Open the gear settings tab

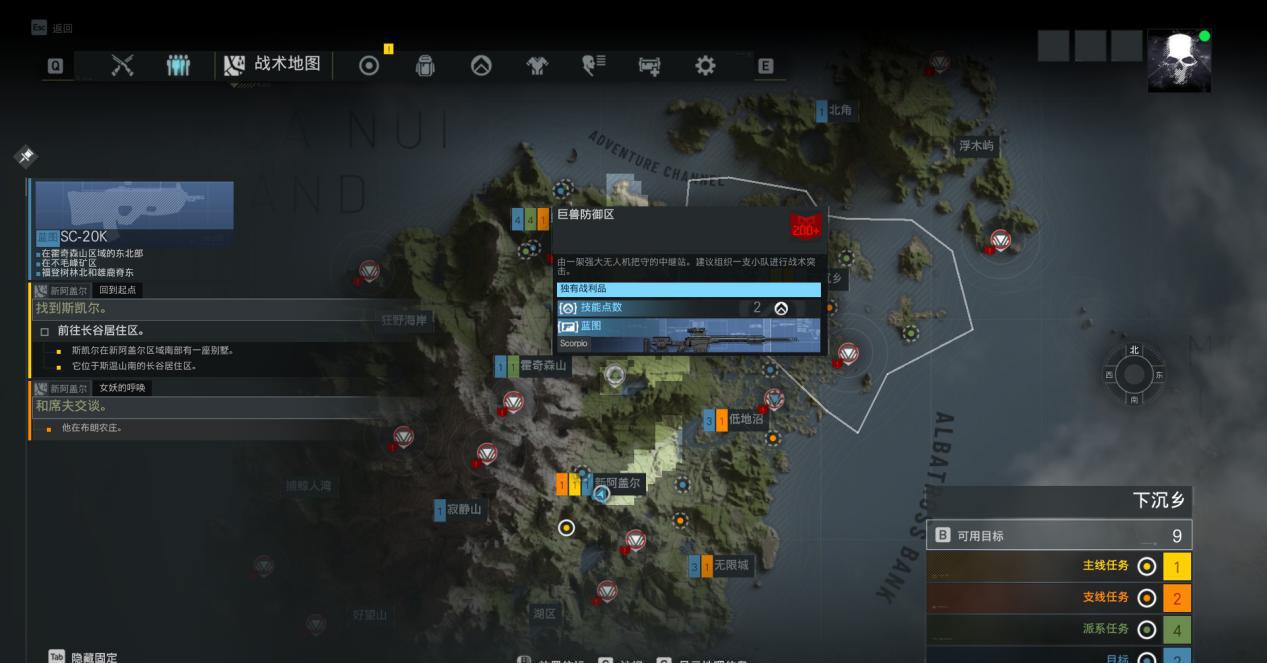(x=705, y=66)
